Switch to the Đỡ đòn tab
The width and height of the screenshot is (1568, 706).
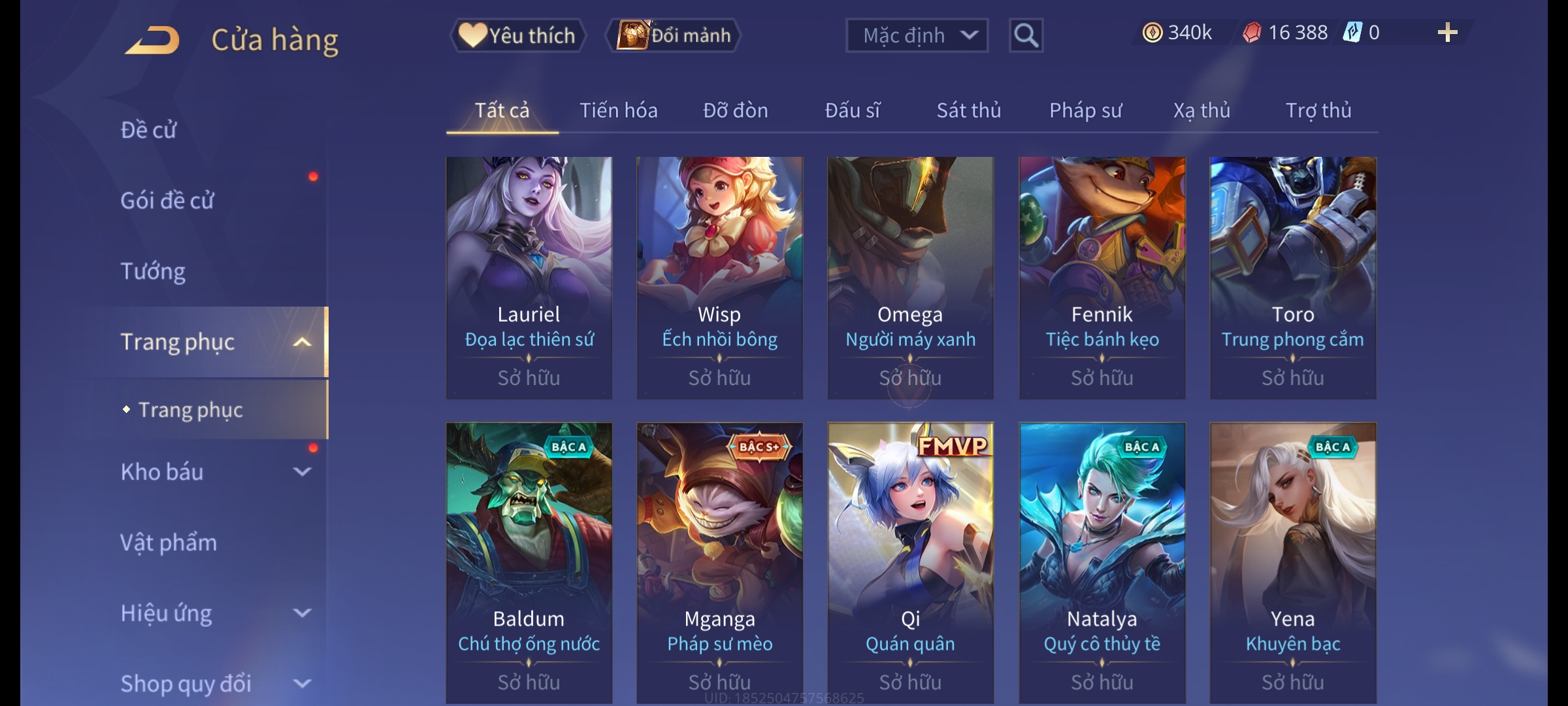[735, 110]
